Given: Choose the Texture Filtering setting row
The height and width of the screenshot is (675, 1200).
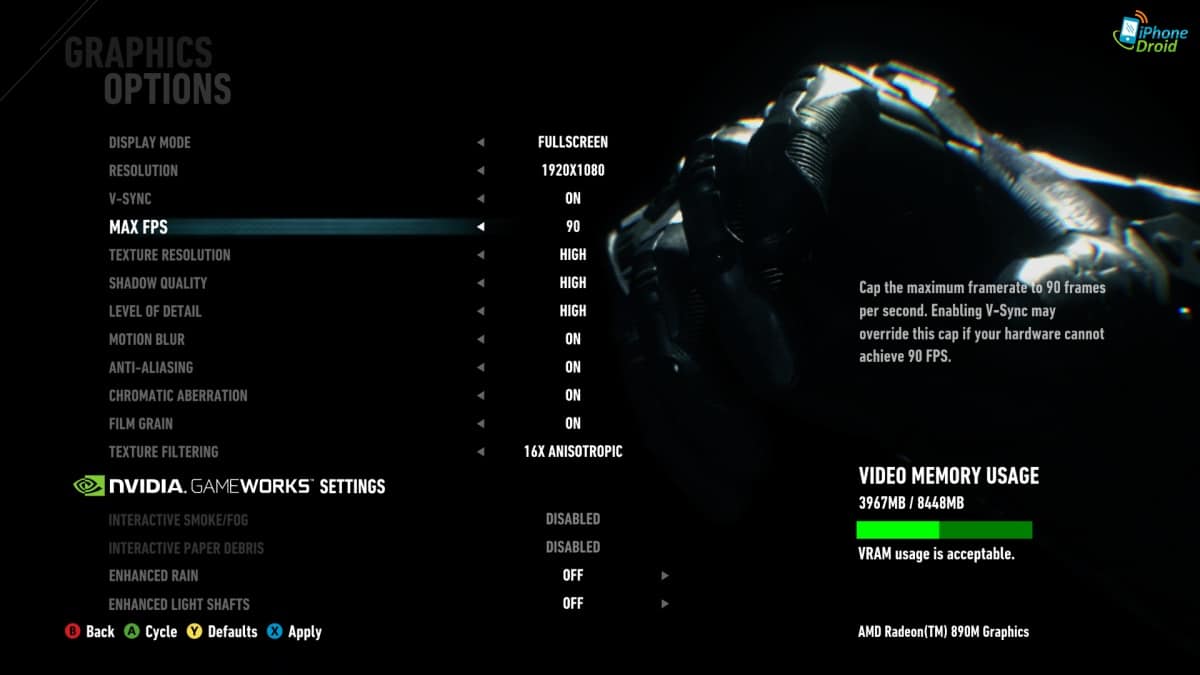Looking at the screenshot, I should point(163,452).
